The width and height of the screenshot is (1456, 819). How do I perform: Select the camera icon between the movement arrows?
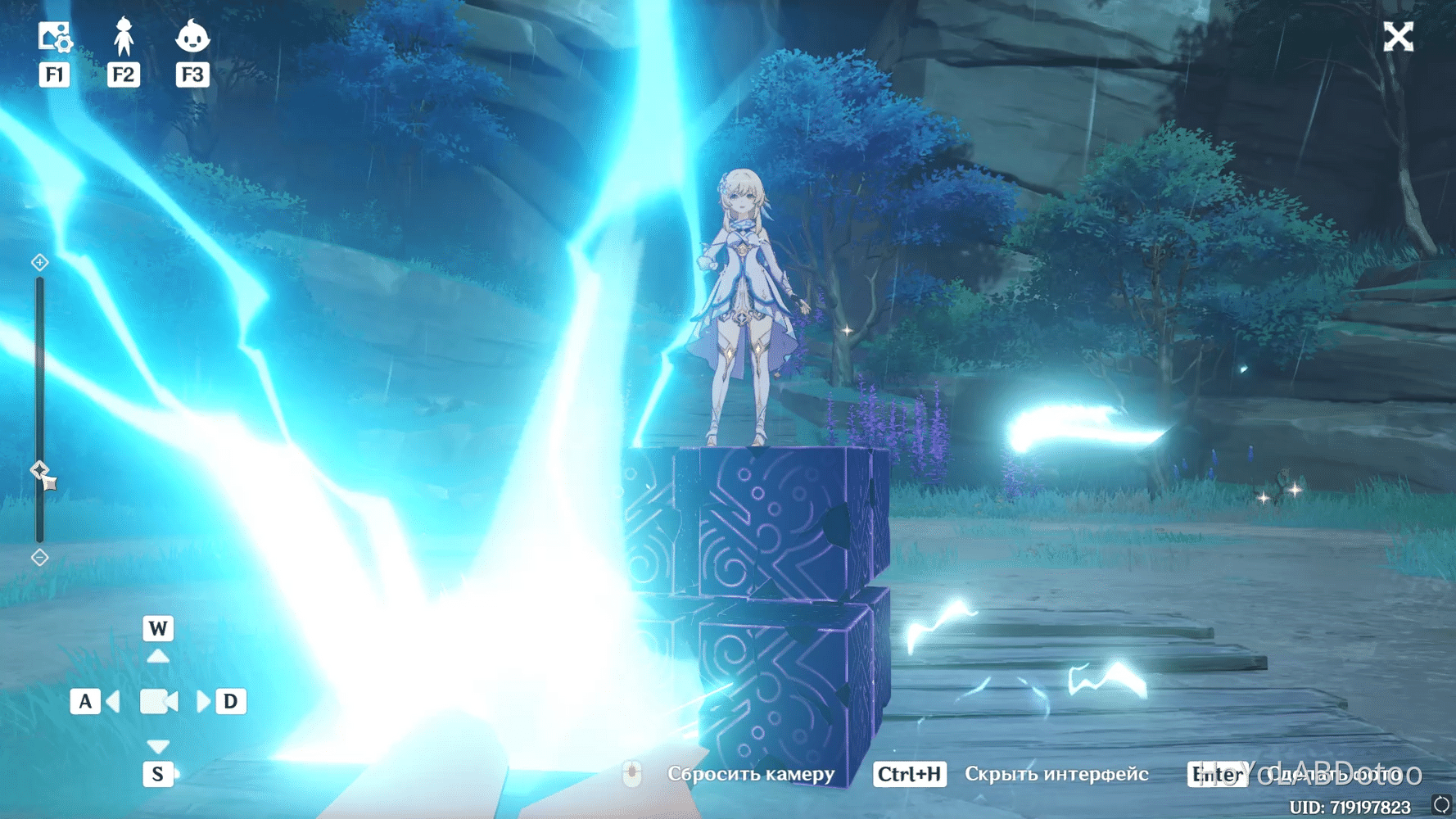point(158,701)
